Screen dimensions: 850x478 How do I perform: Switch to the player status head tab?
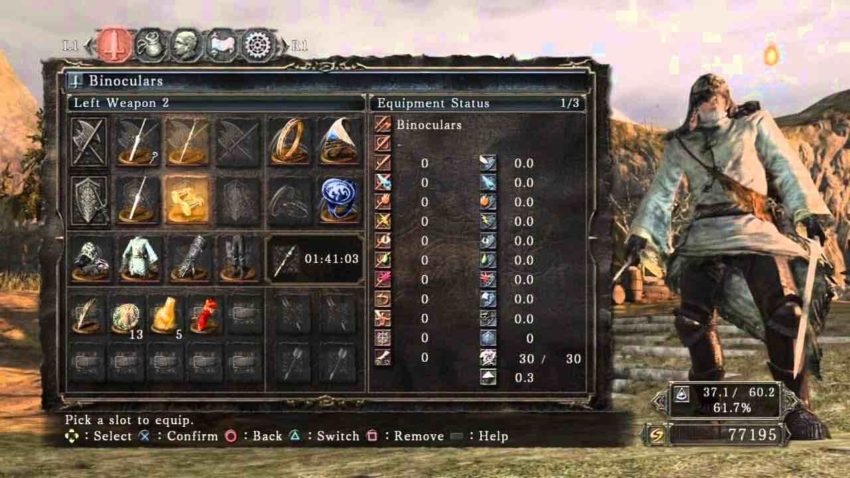pos(186,44)
